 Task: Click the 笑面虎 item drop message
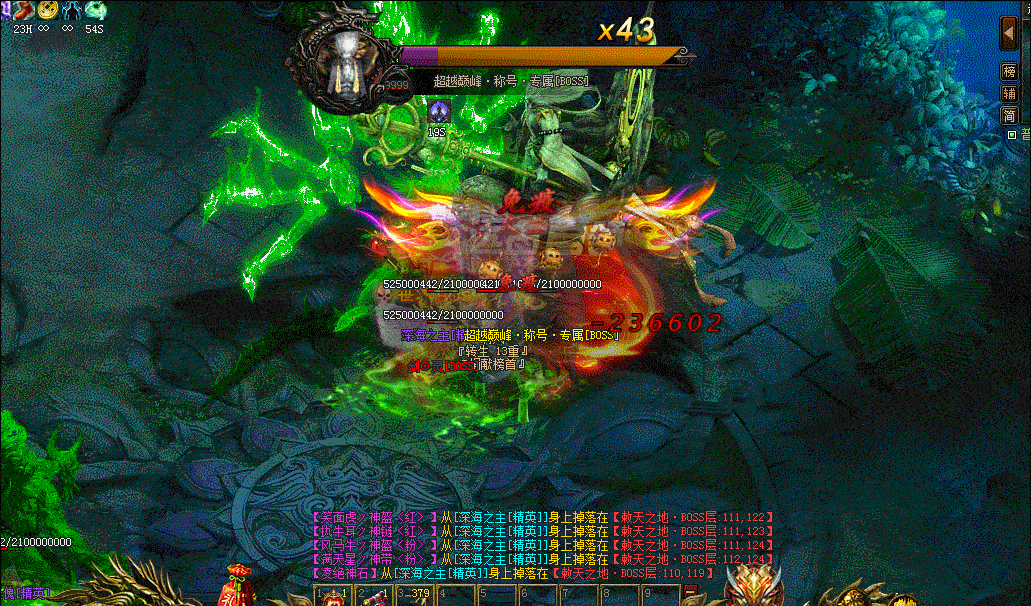[x=372, y=517]
